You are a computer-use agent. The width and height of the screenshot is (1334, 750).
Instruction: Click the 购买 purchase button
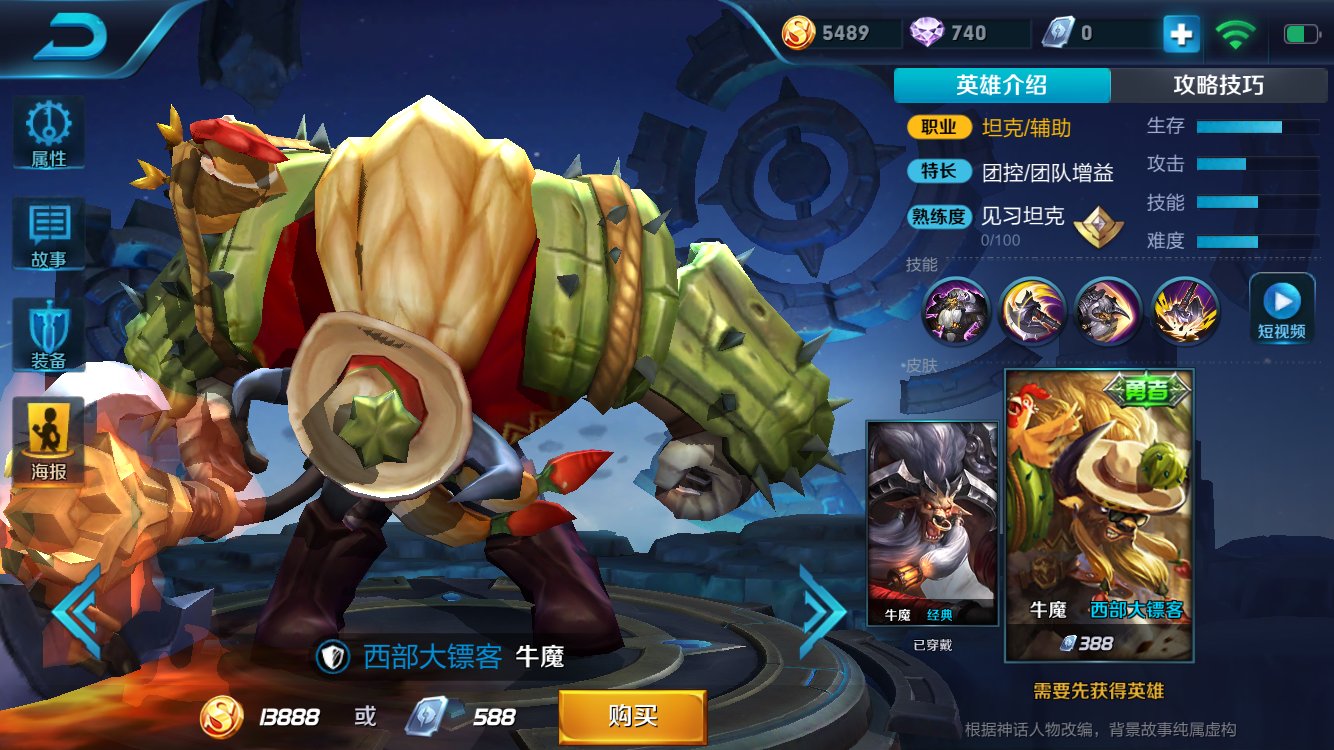point(632,716)
